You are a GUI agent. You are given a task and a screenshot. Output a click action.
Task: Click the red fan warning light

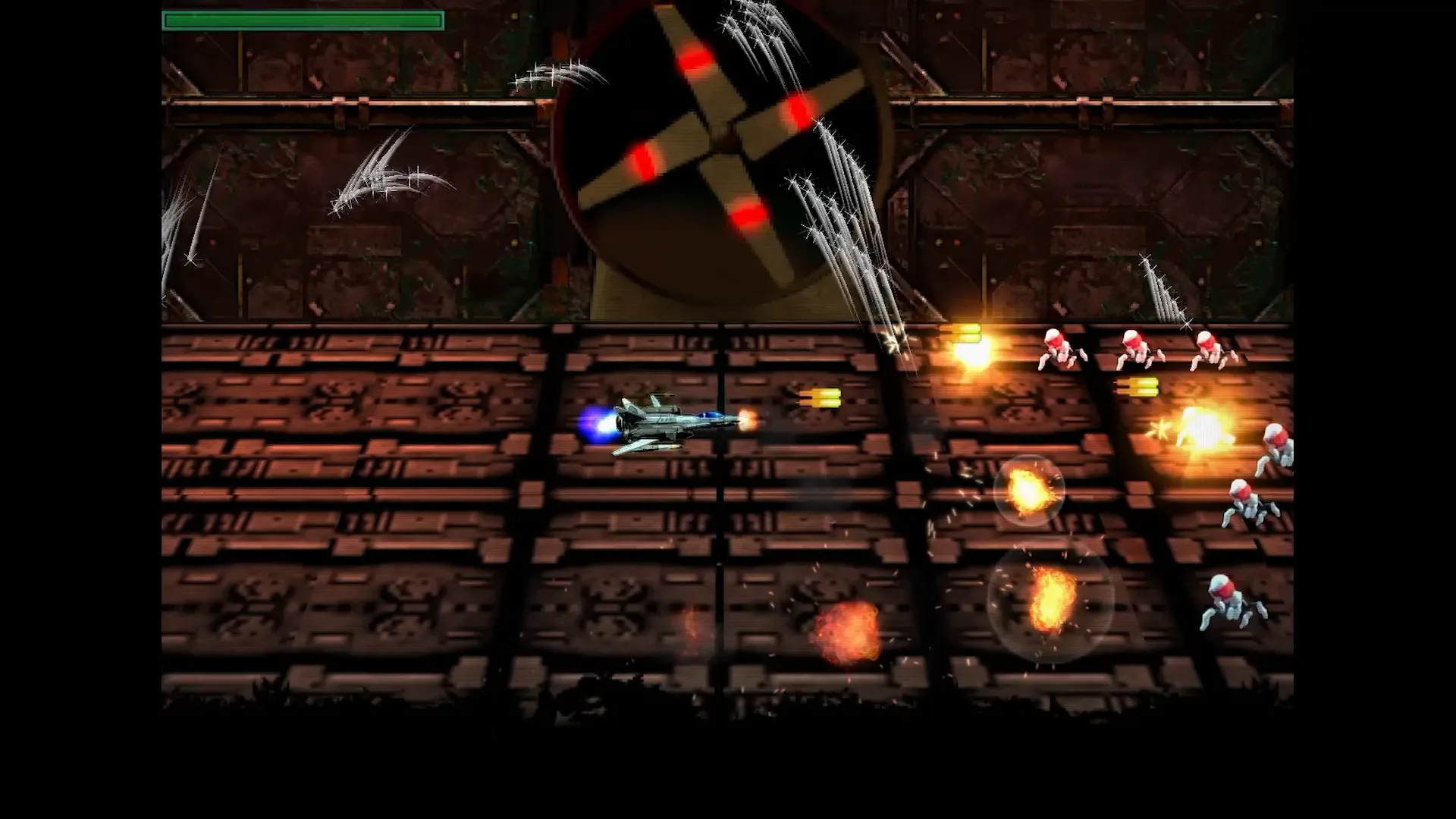click(796, 110)
